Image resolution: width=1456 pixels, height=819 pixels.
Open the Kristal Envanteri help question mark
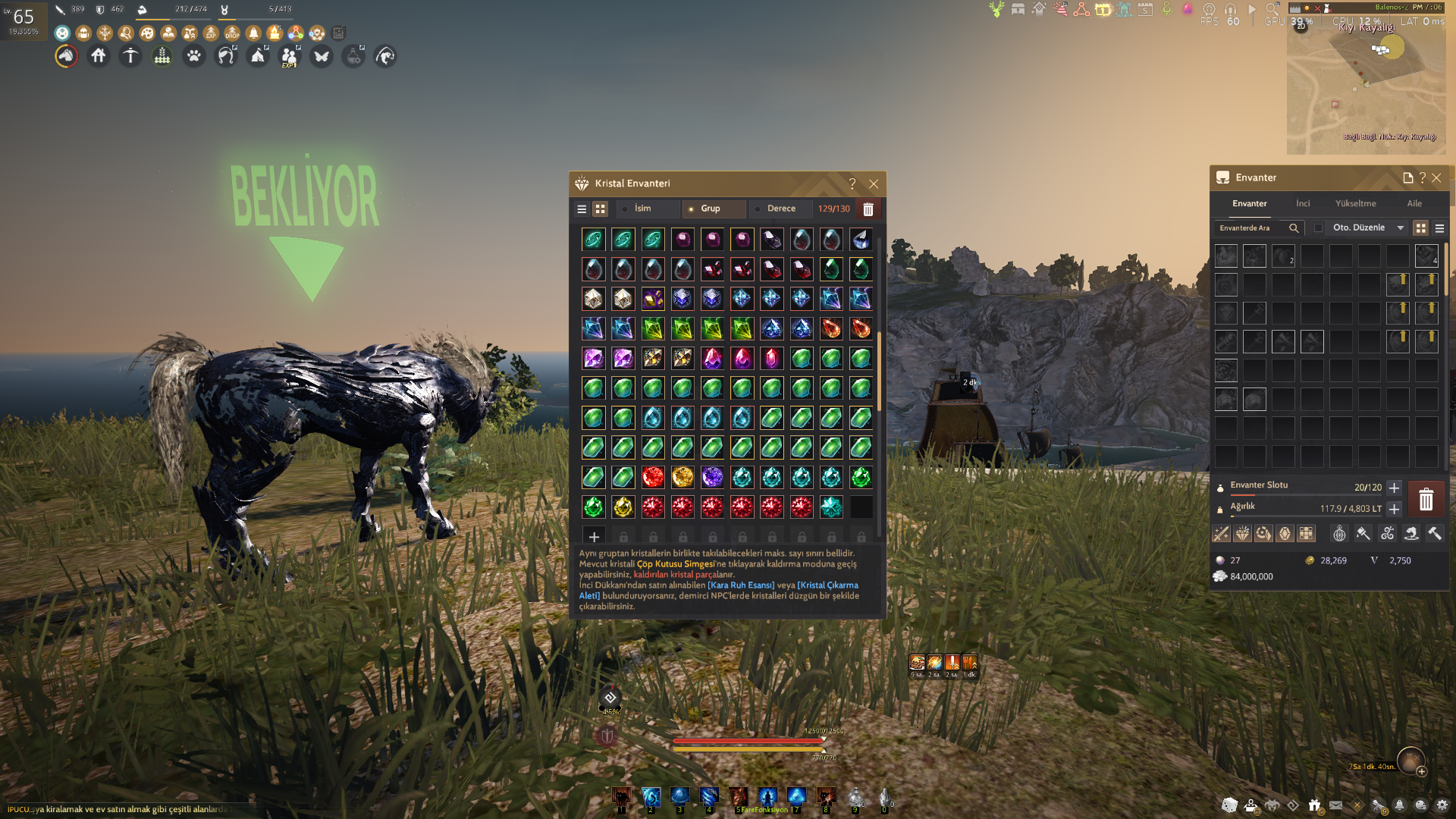pyautogui.click(x=852, y=184)
